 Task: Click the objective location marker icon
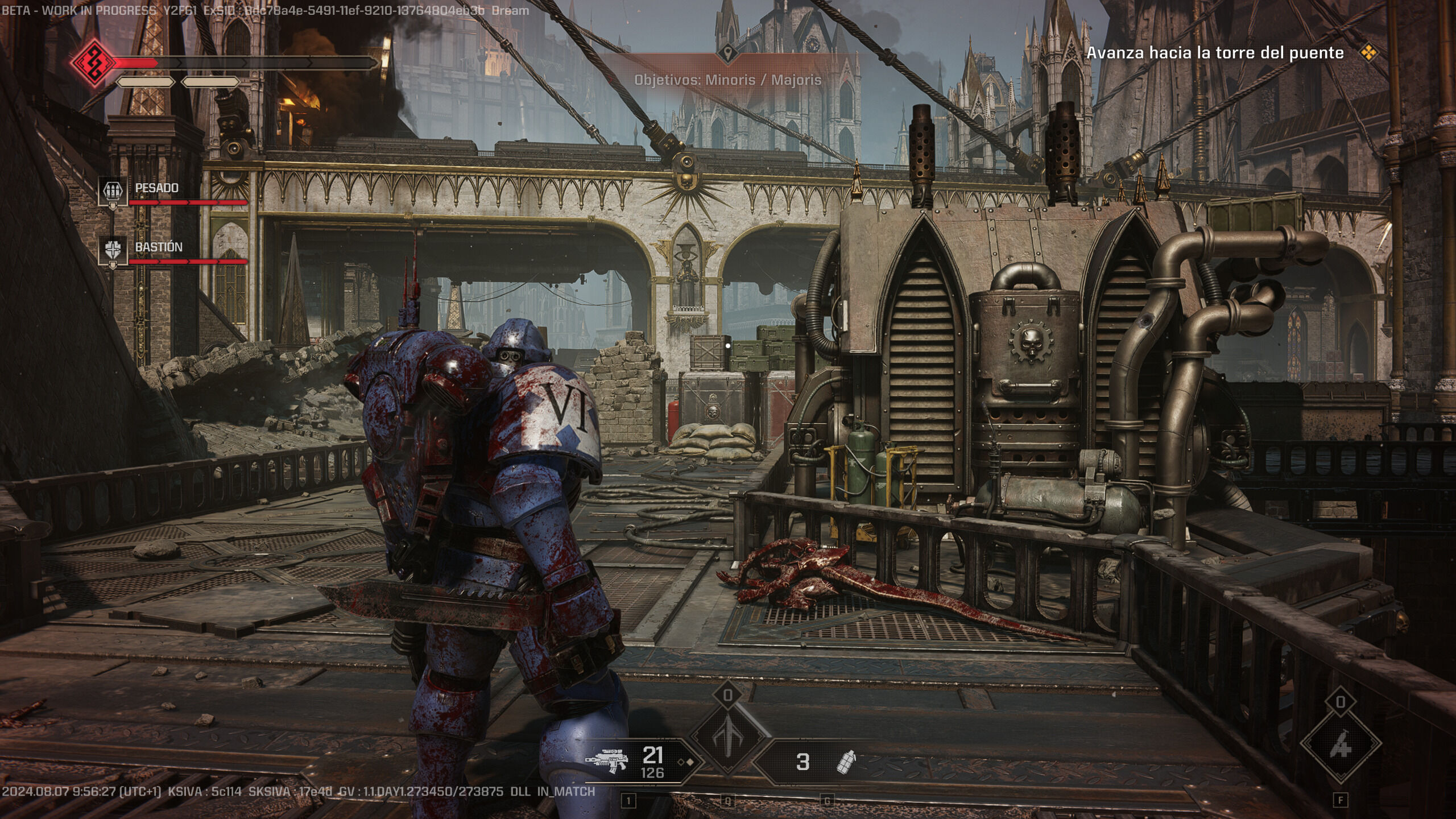pos(727,54)
